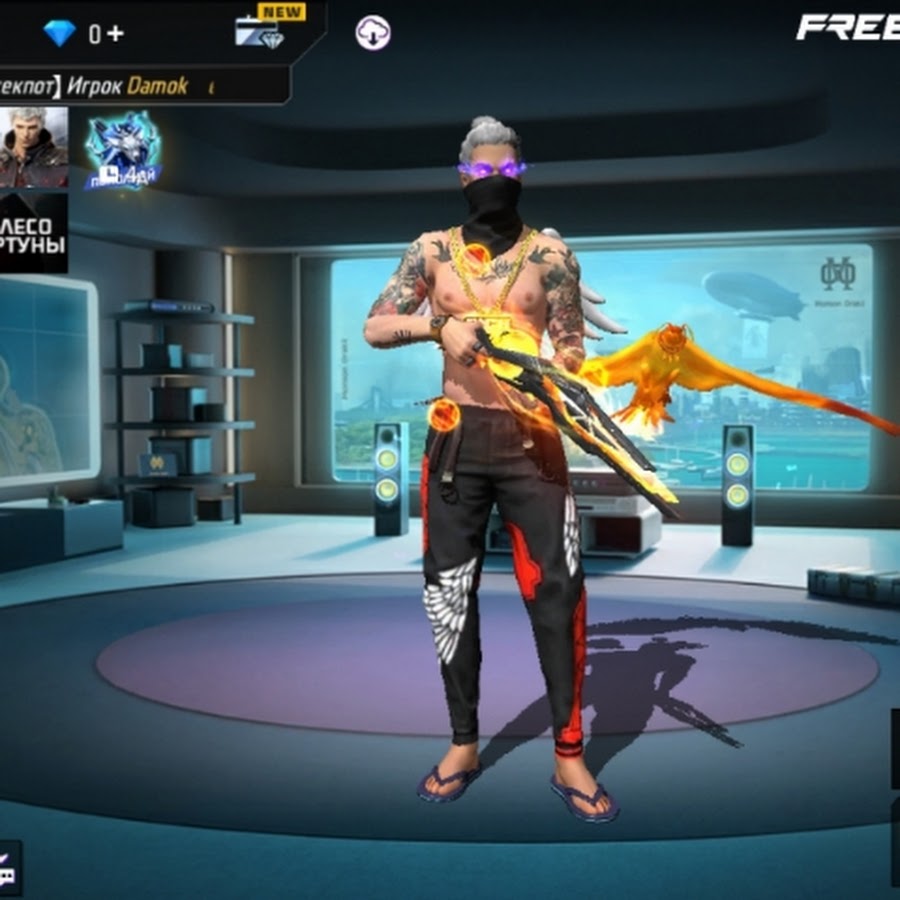Select the white-haired character portrait
Viewport: 900px width, 900px height.
click(32, 147)
